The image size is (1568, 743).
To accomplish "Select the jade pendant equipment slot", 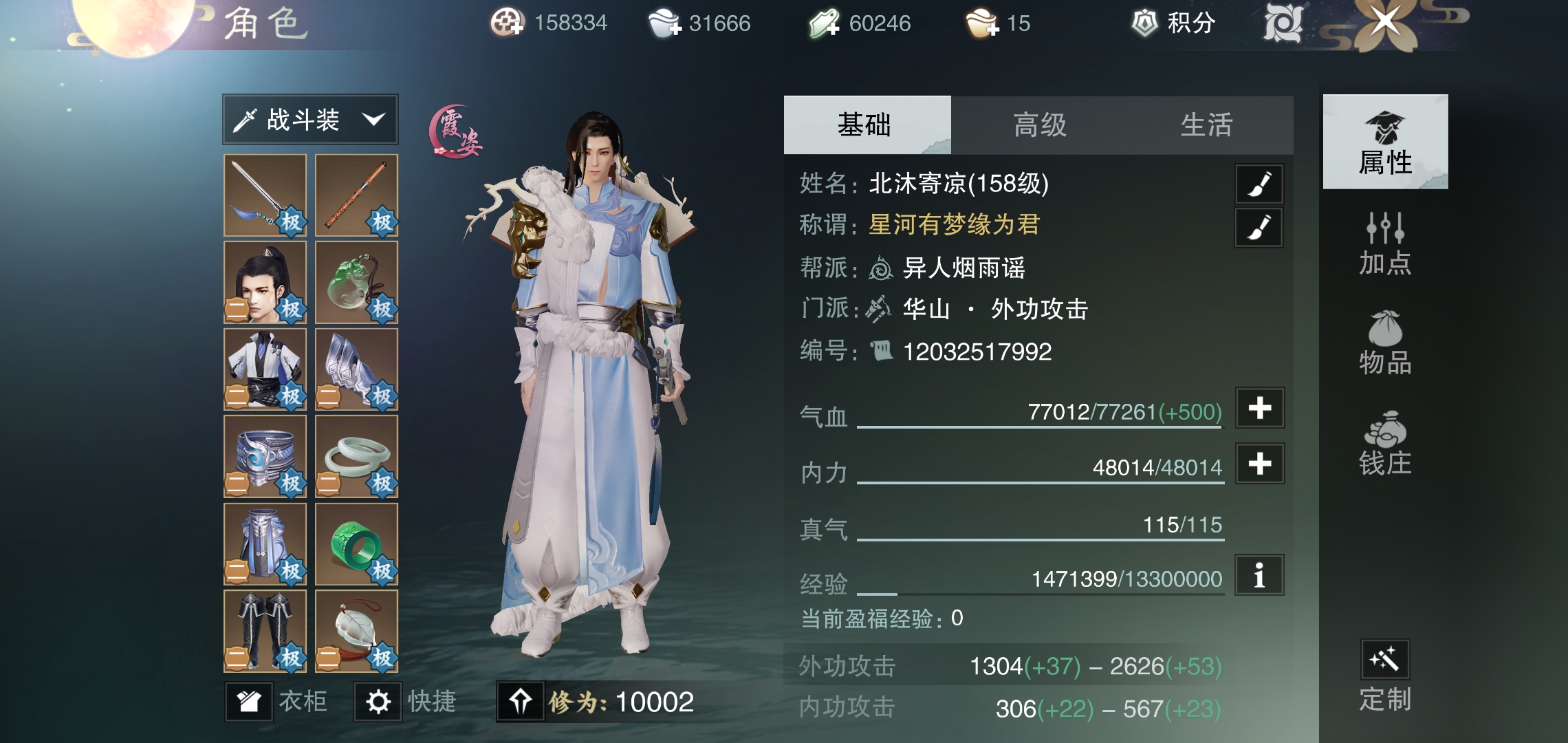I will pyautogui.click(x=356, y=283).
